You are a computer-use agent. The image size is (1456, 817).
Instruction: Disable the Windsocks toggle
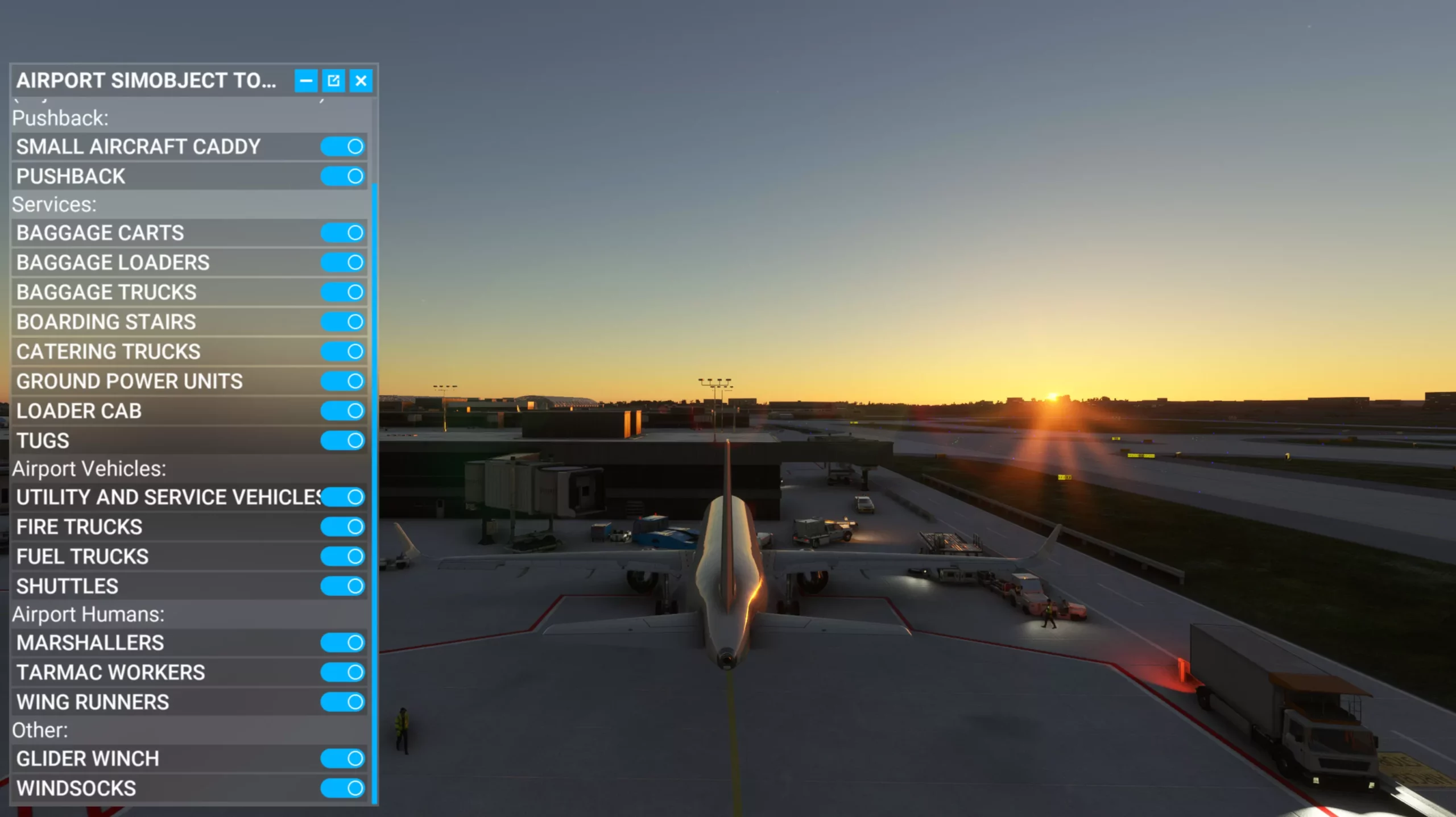click(342, 788)
